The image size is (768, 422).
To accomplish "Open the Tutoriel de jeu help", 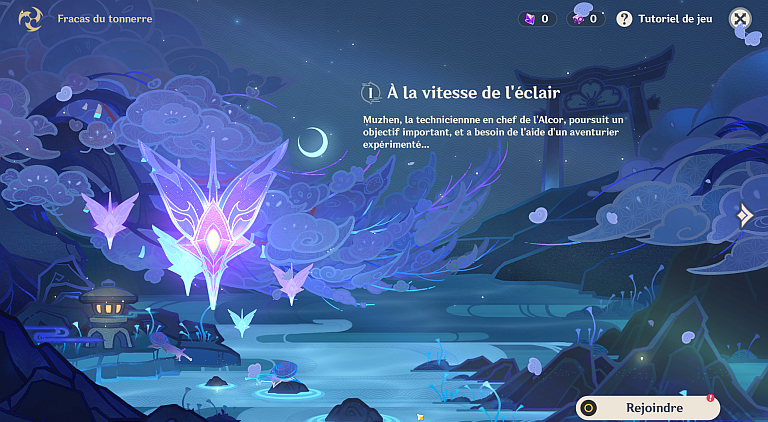I will [x=665, y=19].
